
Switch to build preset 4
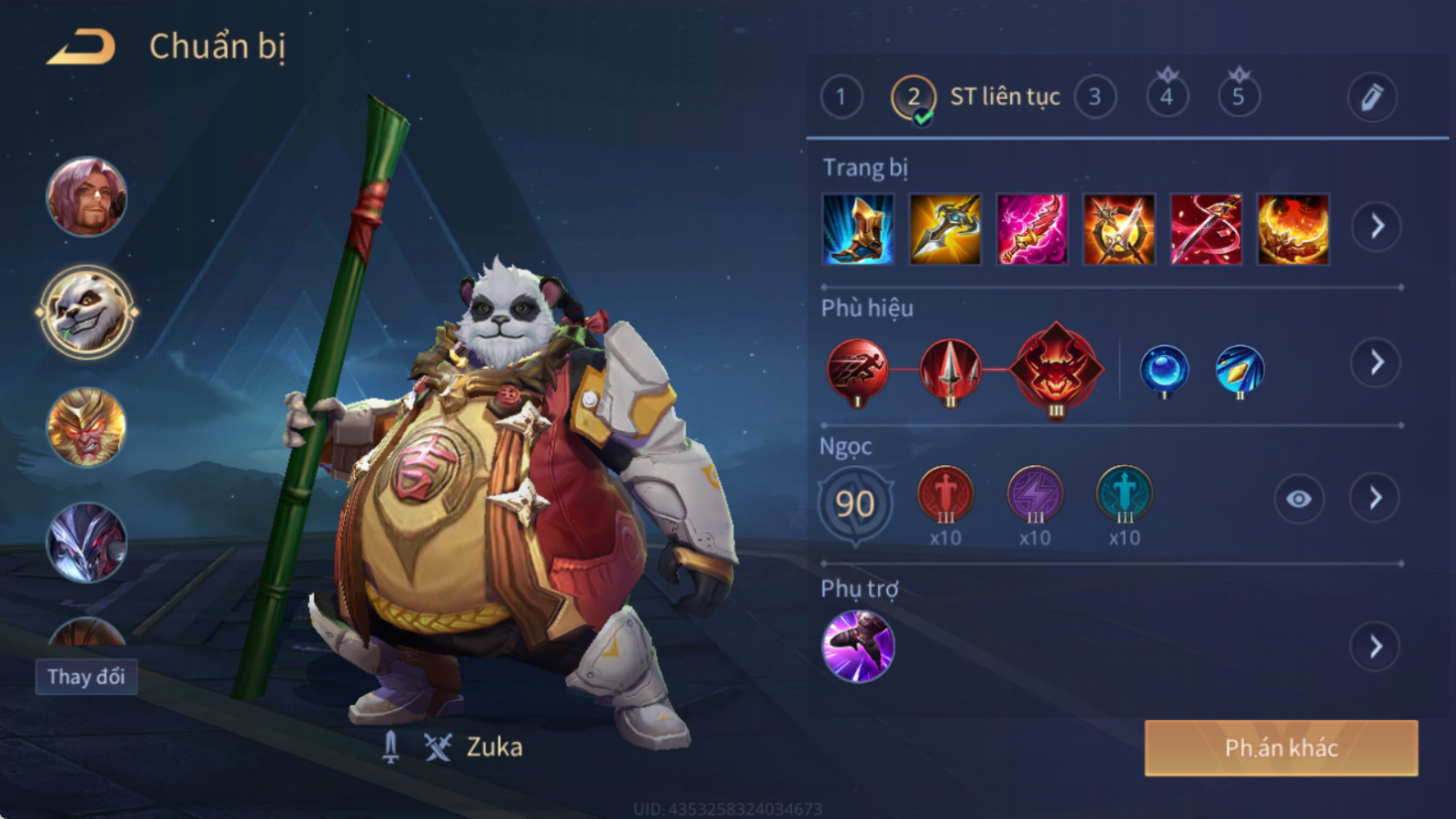point(1167,97)
